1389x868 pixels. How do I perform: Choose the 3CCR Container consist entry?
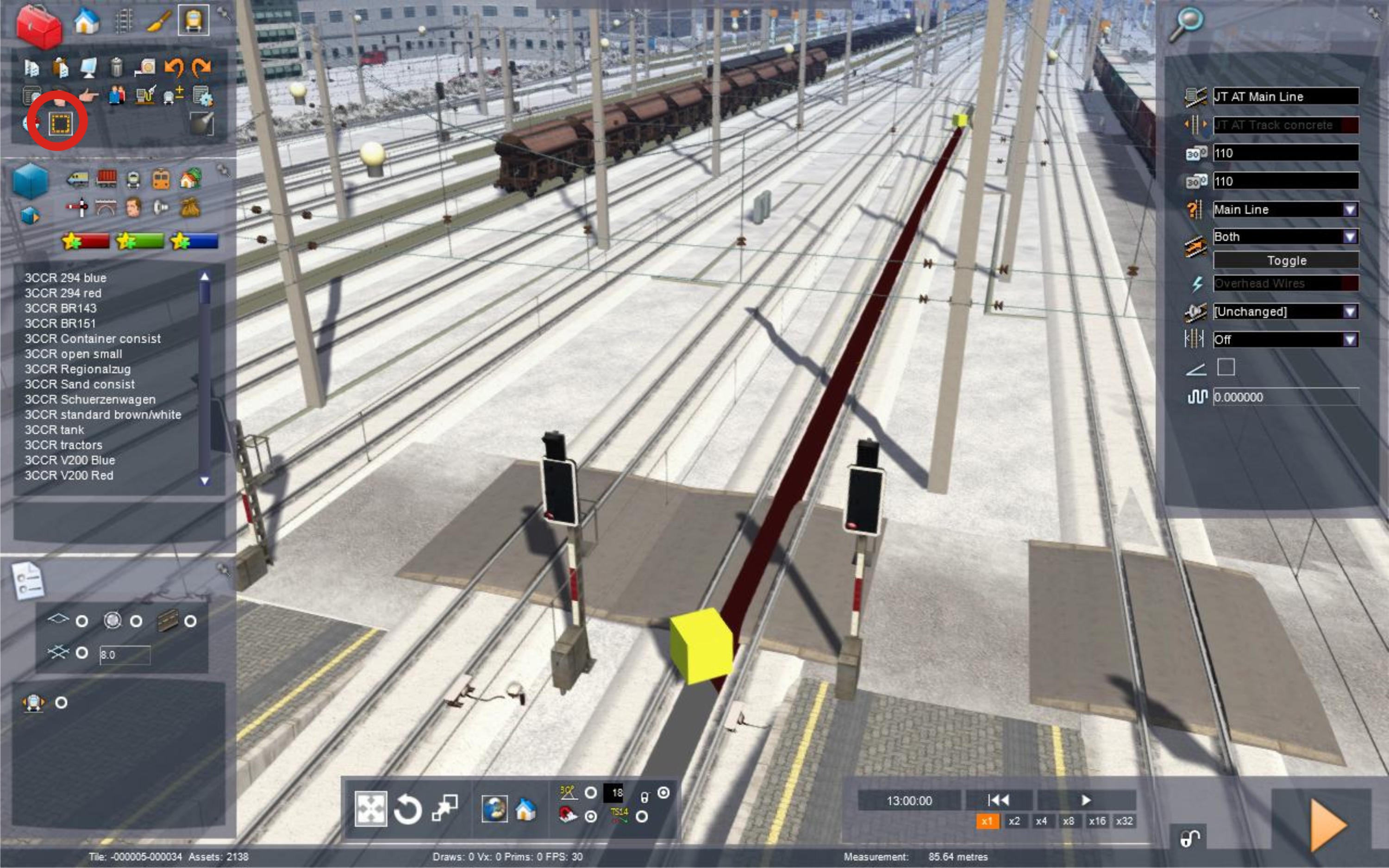click(x=93, y=339)
